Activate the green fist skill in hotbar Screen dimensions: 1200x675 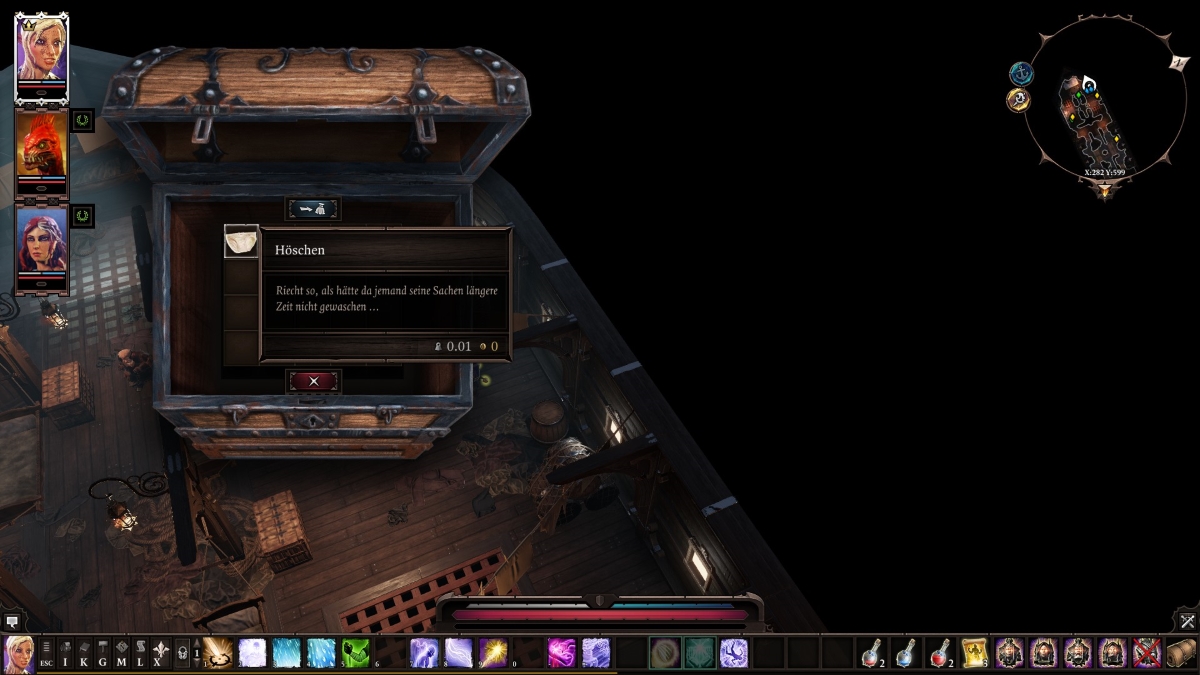coord(355,653)
